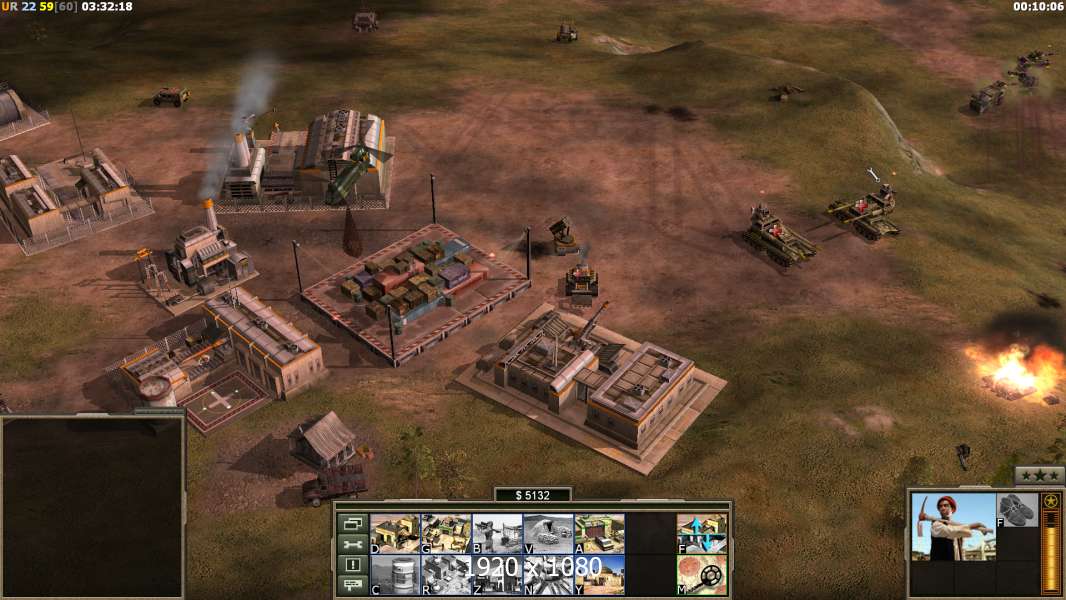Select the build option with hotkey V

(548, 533)
